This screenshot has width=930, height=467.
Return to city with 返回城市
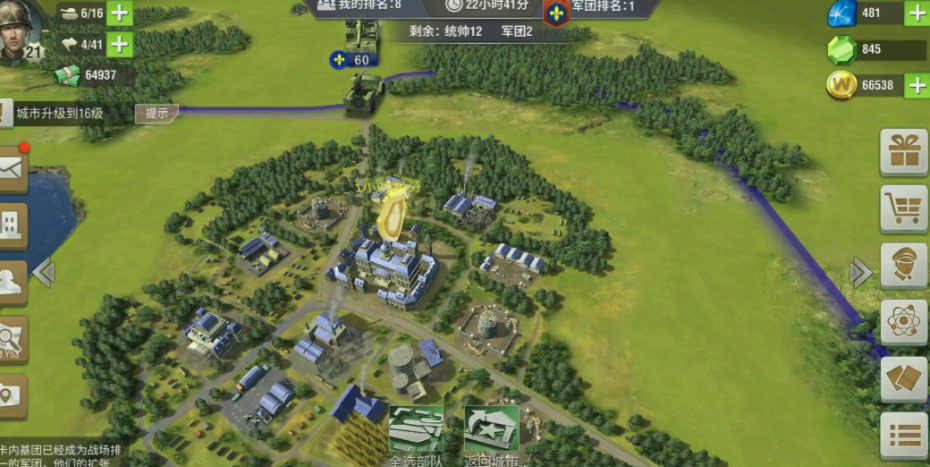492,436
